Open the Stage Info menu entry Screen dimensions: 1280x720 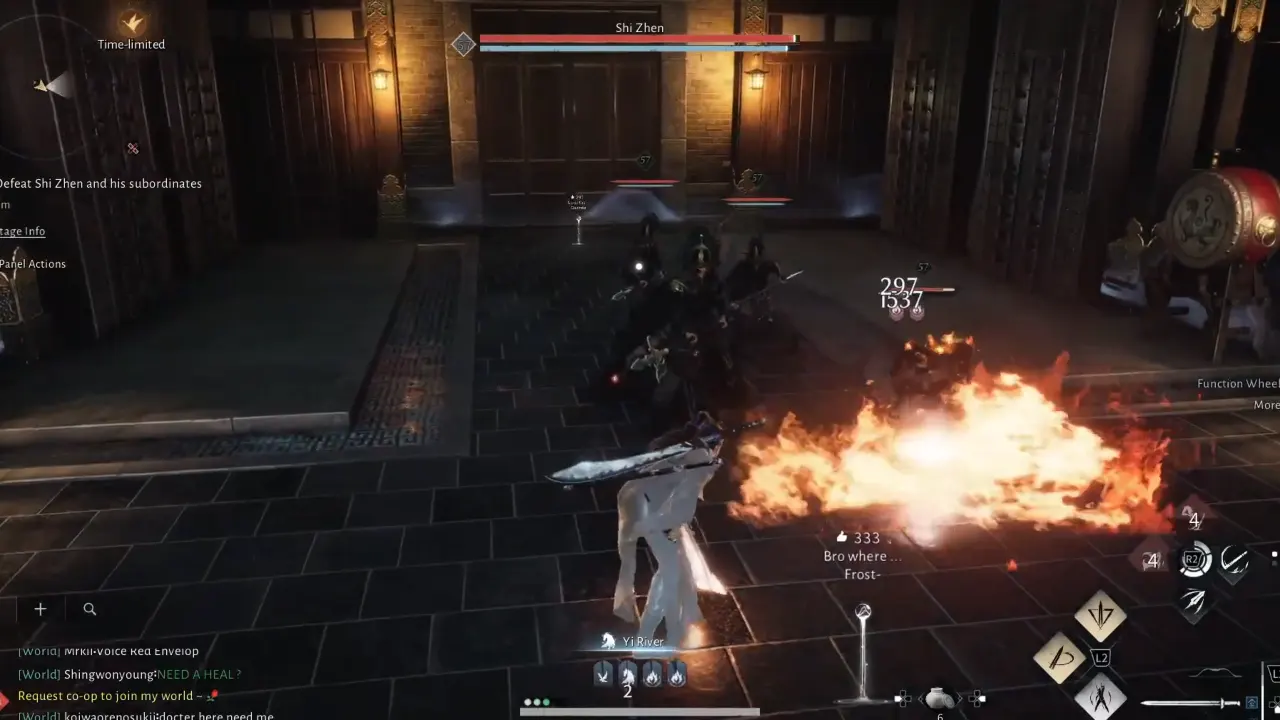point(22,231)
